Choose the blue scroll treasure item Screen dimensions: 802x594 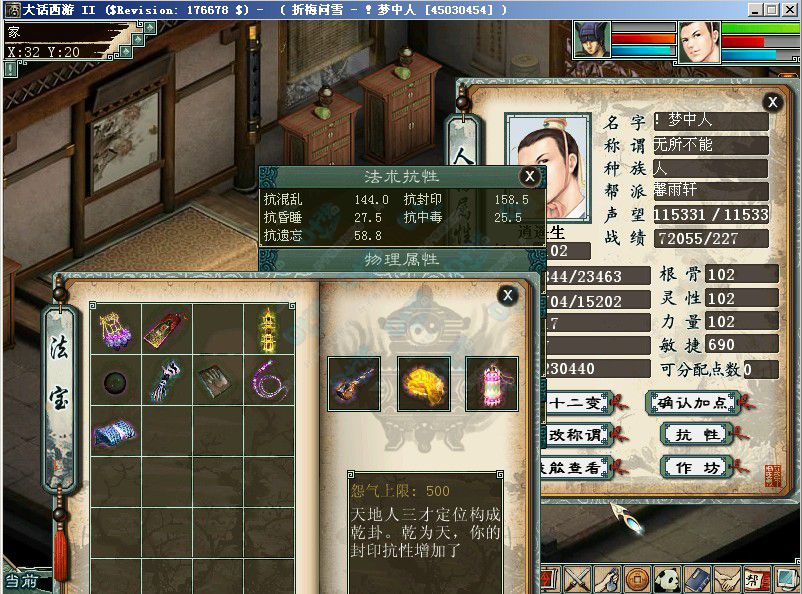114,432
